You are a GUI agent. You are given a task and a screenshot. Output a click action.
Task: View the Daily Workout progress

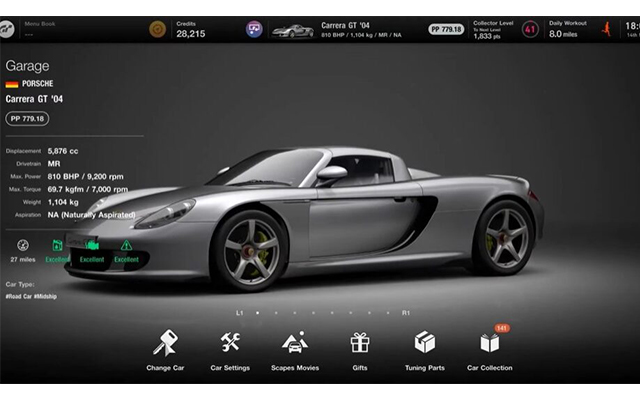[568, 30]
